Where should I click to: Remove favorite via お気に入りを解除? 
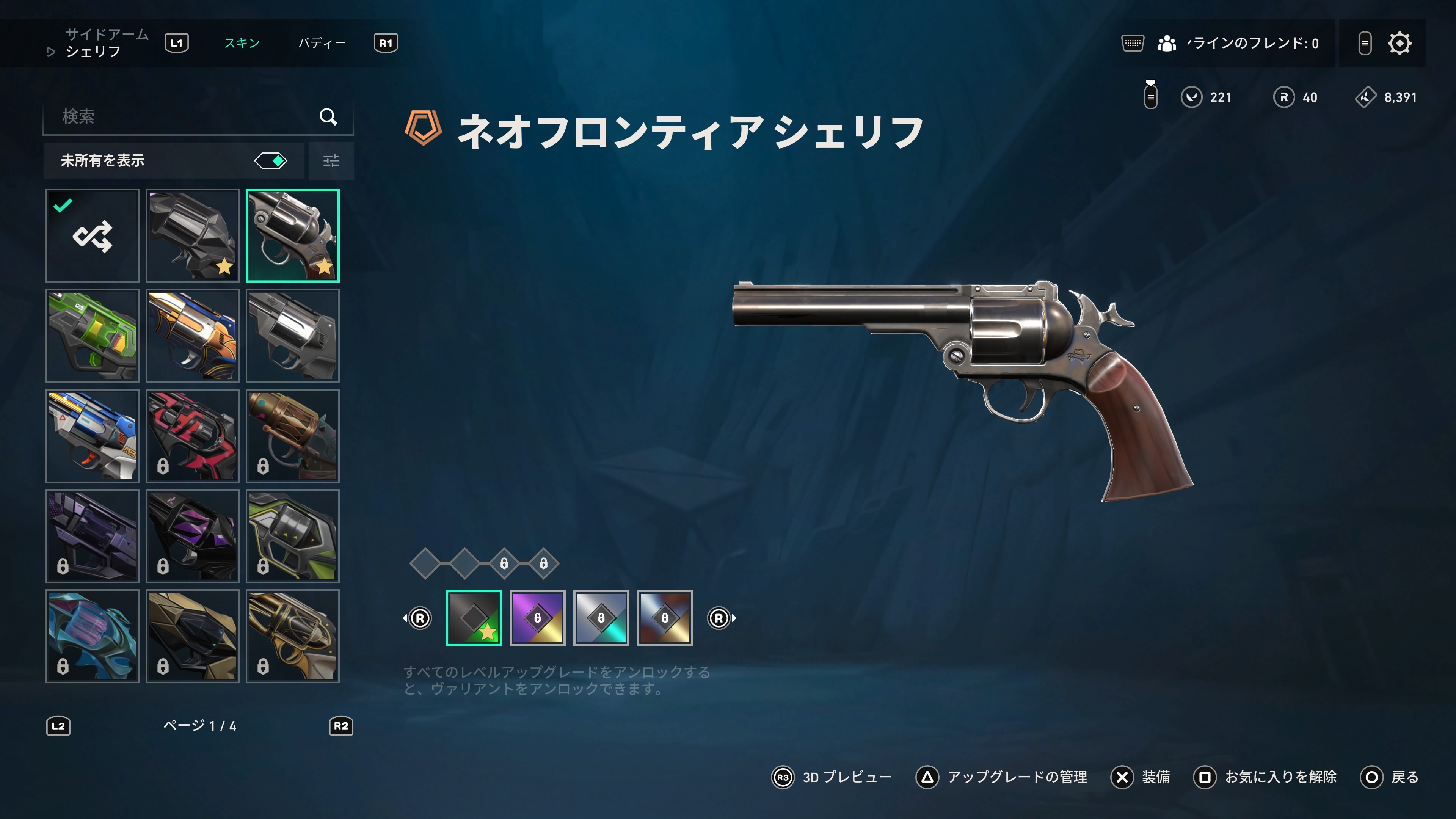[x=1265, y=778]
